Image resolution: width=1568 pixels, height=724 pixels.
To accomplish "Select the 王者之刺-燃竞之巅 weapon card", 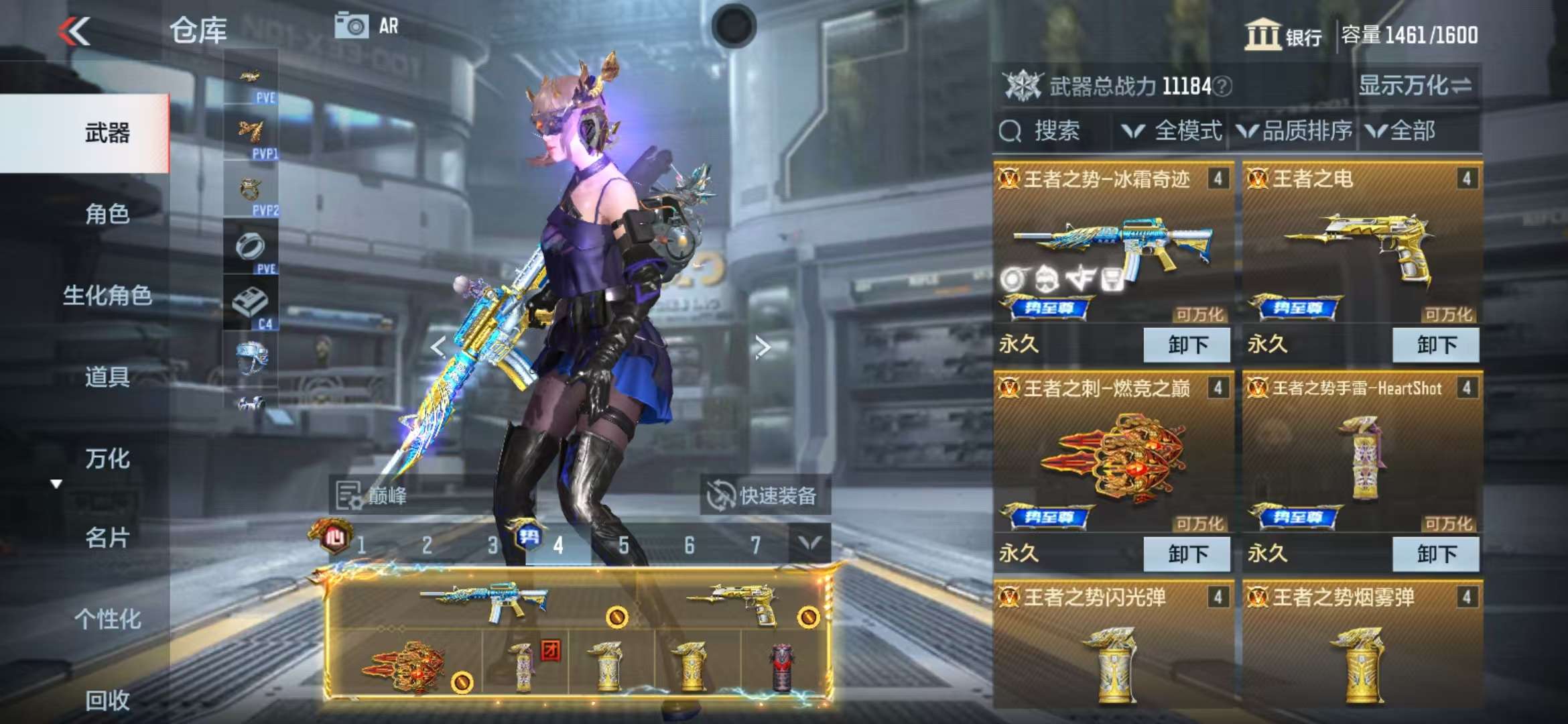I will click(1112, 456).
